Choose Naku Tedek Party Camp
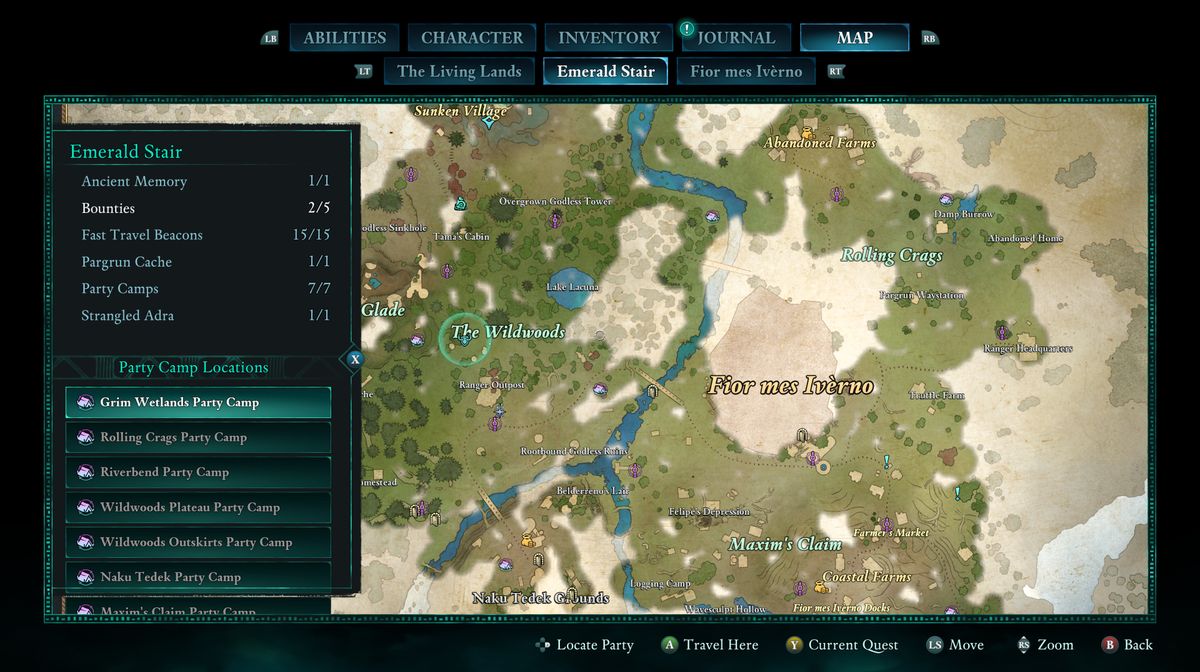This screenshot has height=672, width=1200. coord(198,576)
